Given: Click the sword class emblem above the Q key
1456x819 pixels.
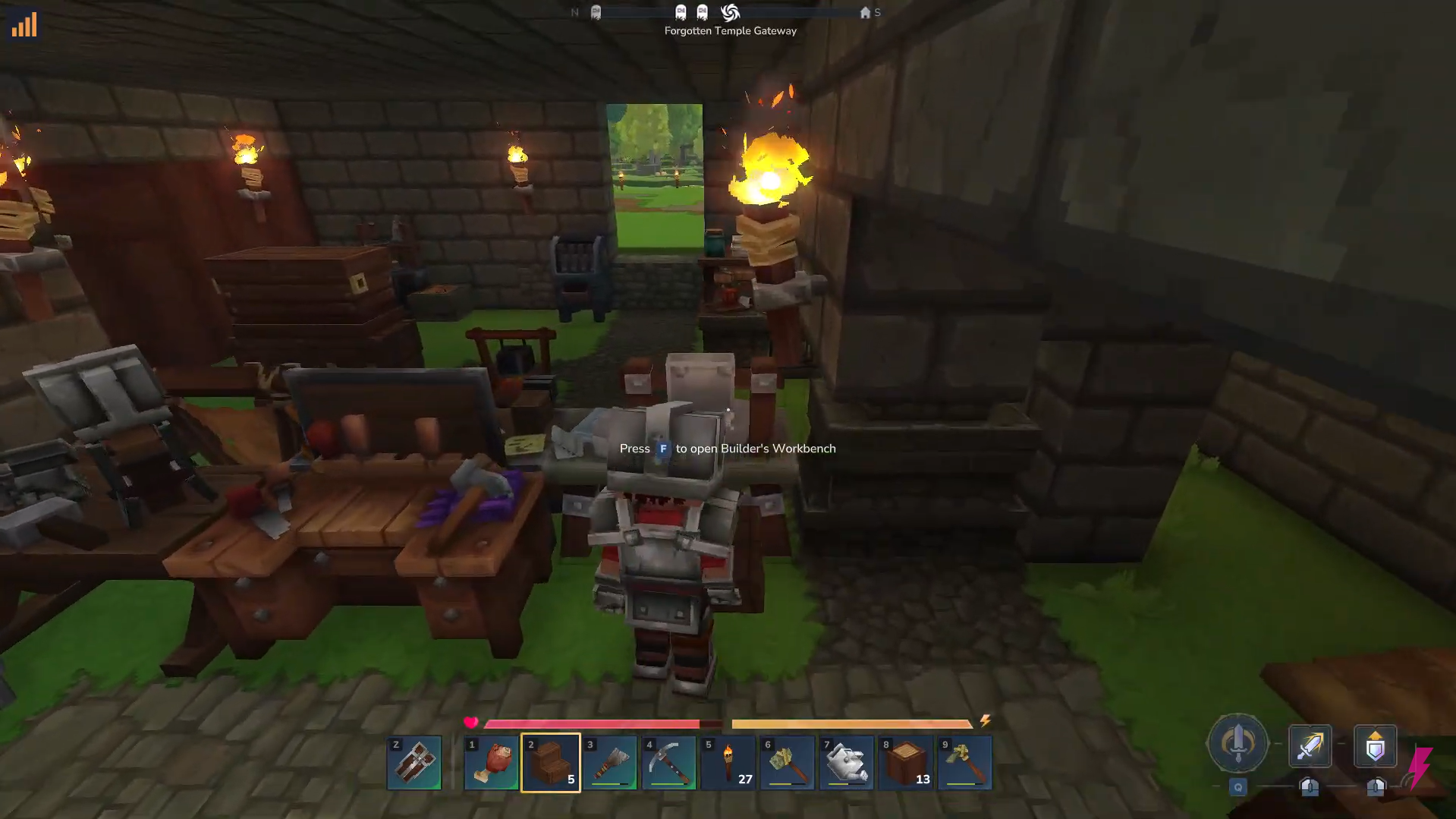Looking at the screenshot, I should [1238, 744].
